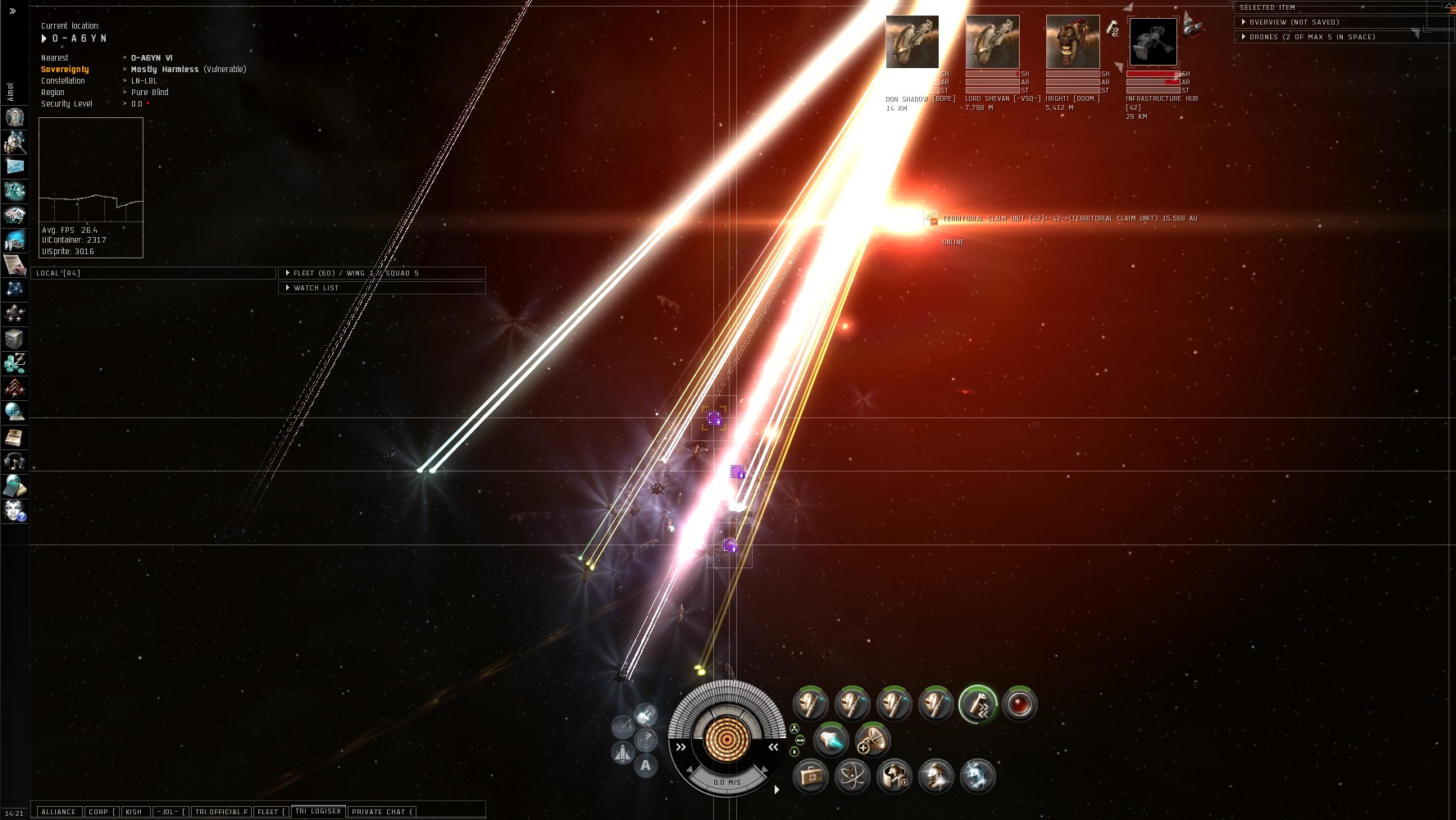
Task: Activate the medkit repair module
Action: [811, 776]
